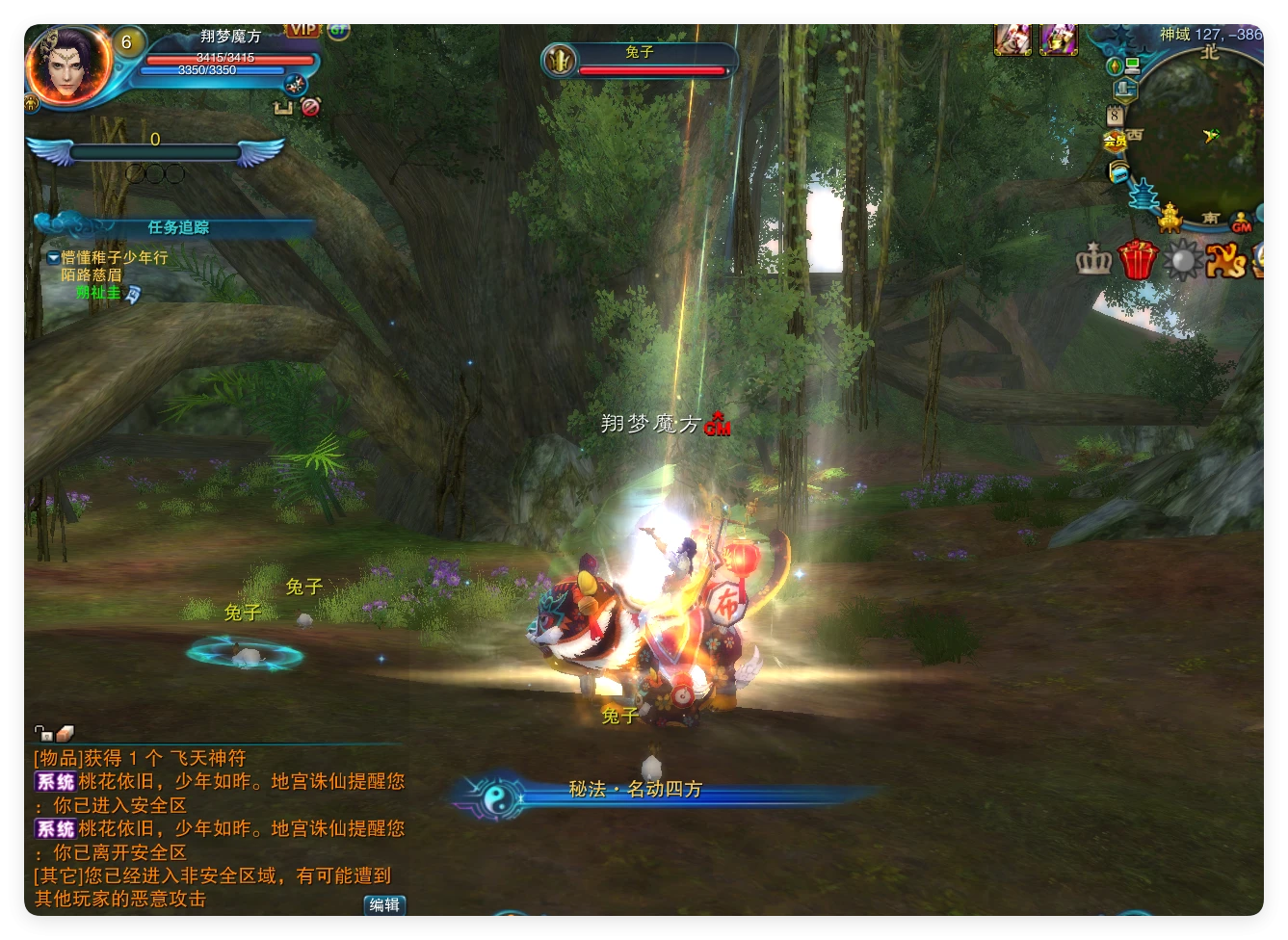Click the 编辑 chat edit button
The height and width of the screenshot is (940, 1288).
(384, 904)
